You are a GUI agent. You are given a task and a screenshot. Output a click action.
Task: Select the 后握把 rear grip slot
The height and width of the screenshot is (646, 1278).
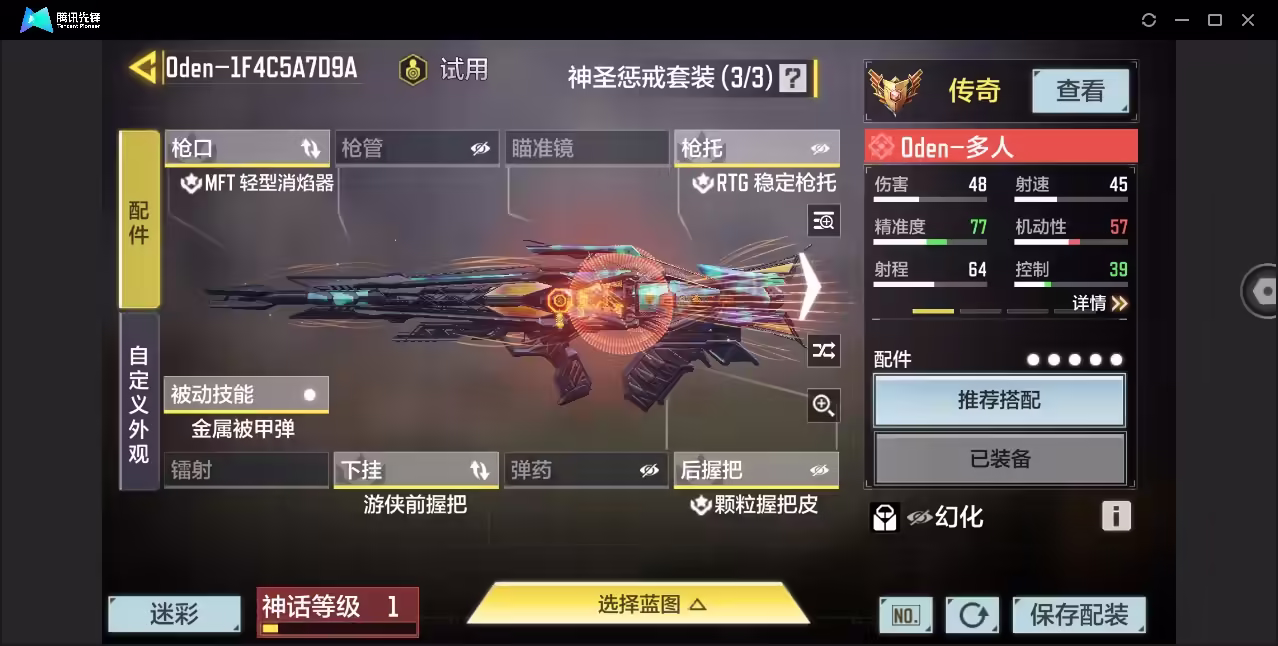pyautogui.click(x=756, y=469)
